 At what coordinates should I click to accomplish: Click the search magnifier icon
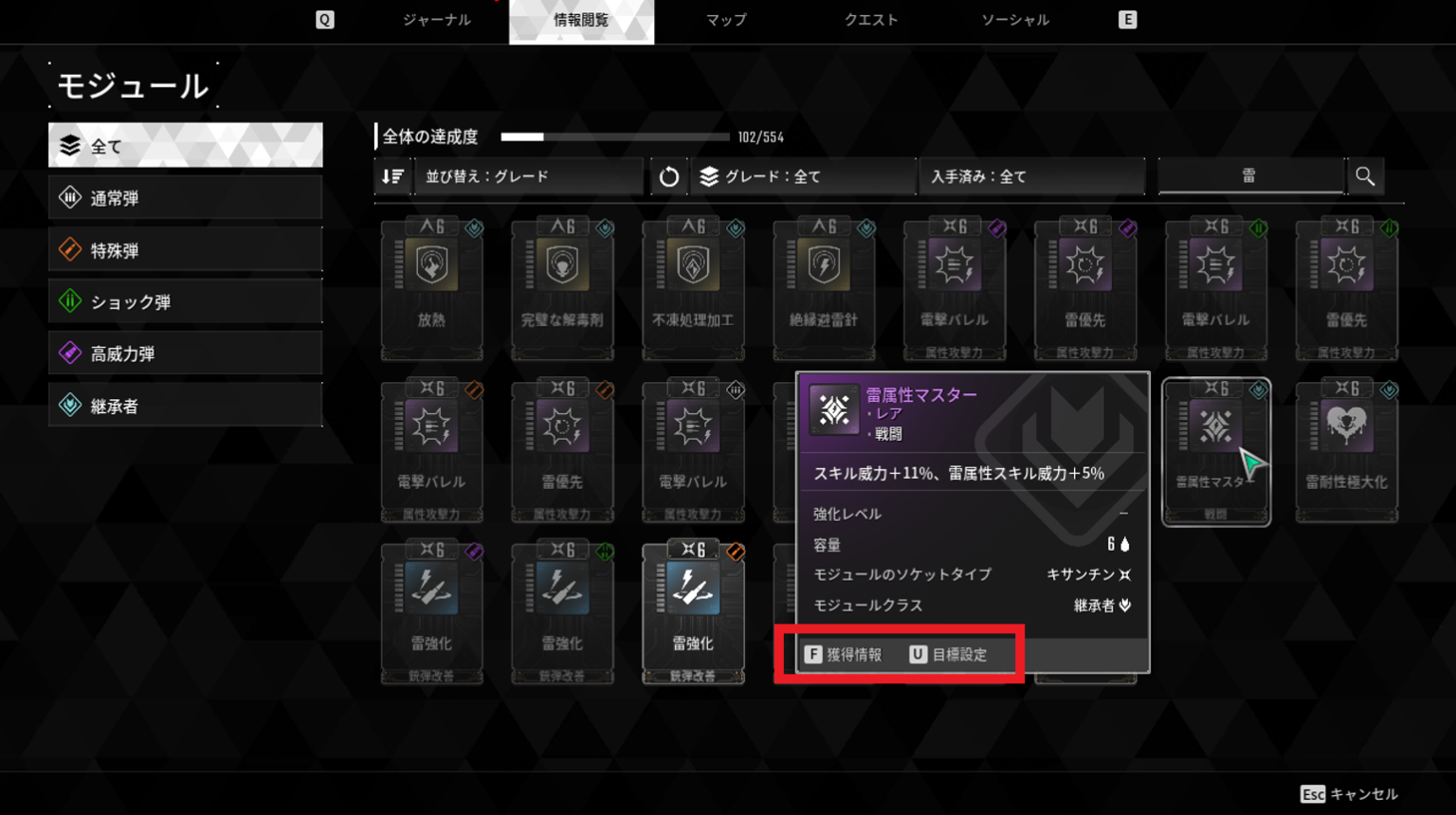click(x=1366, y=175)
